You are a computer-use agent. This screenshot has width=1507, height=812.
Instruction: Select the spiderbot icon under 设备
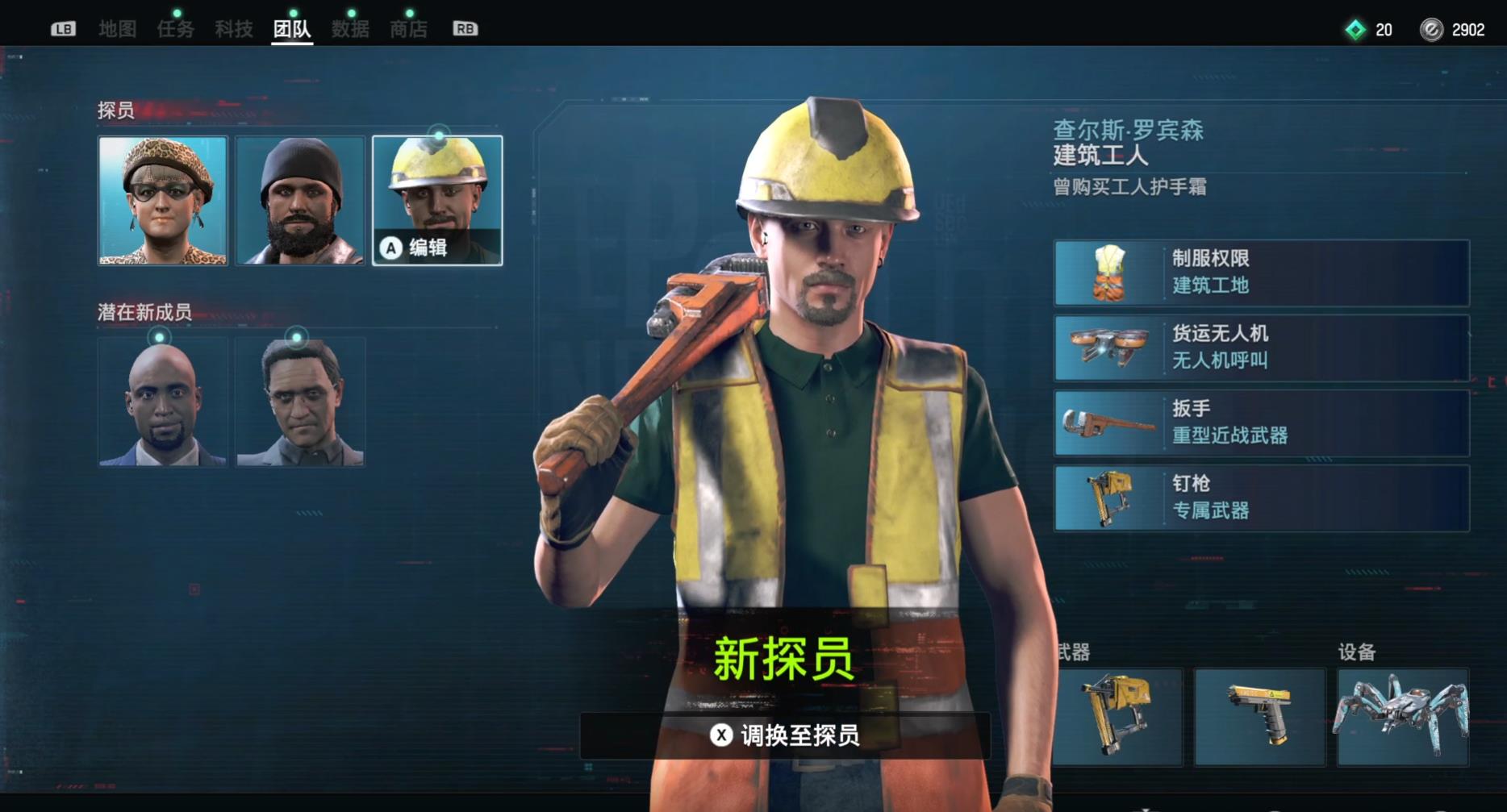[x=1404, y=716]
